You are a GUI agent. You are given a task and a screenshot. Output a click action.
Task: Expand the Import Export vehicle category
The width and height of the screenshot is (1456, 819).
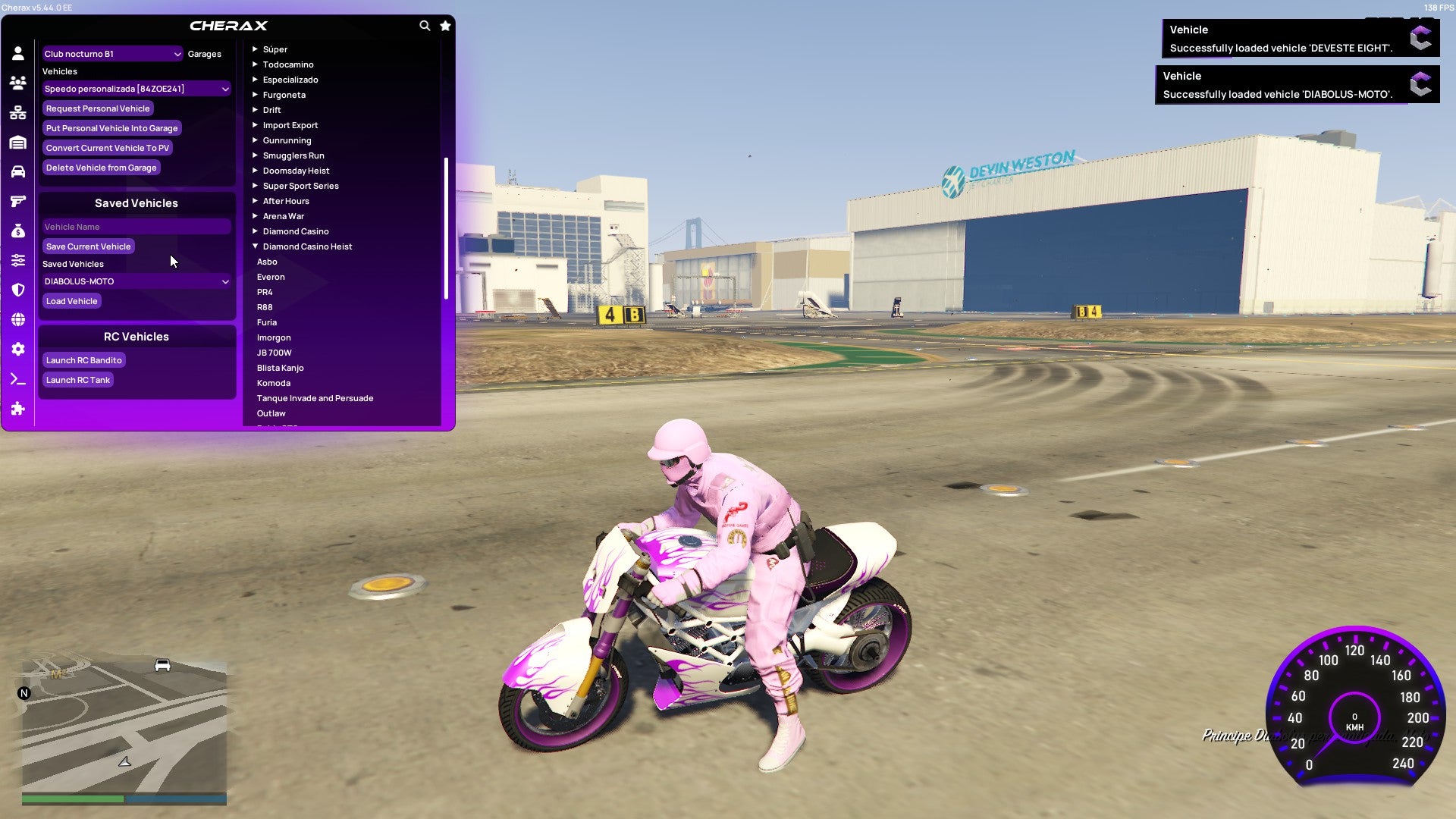click(290, 124)
